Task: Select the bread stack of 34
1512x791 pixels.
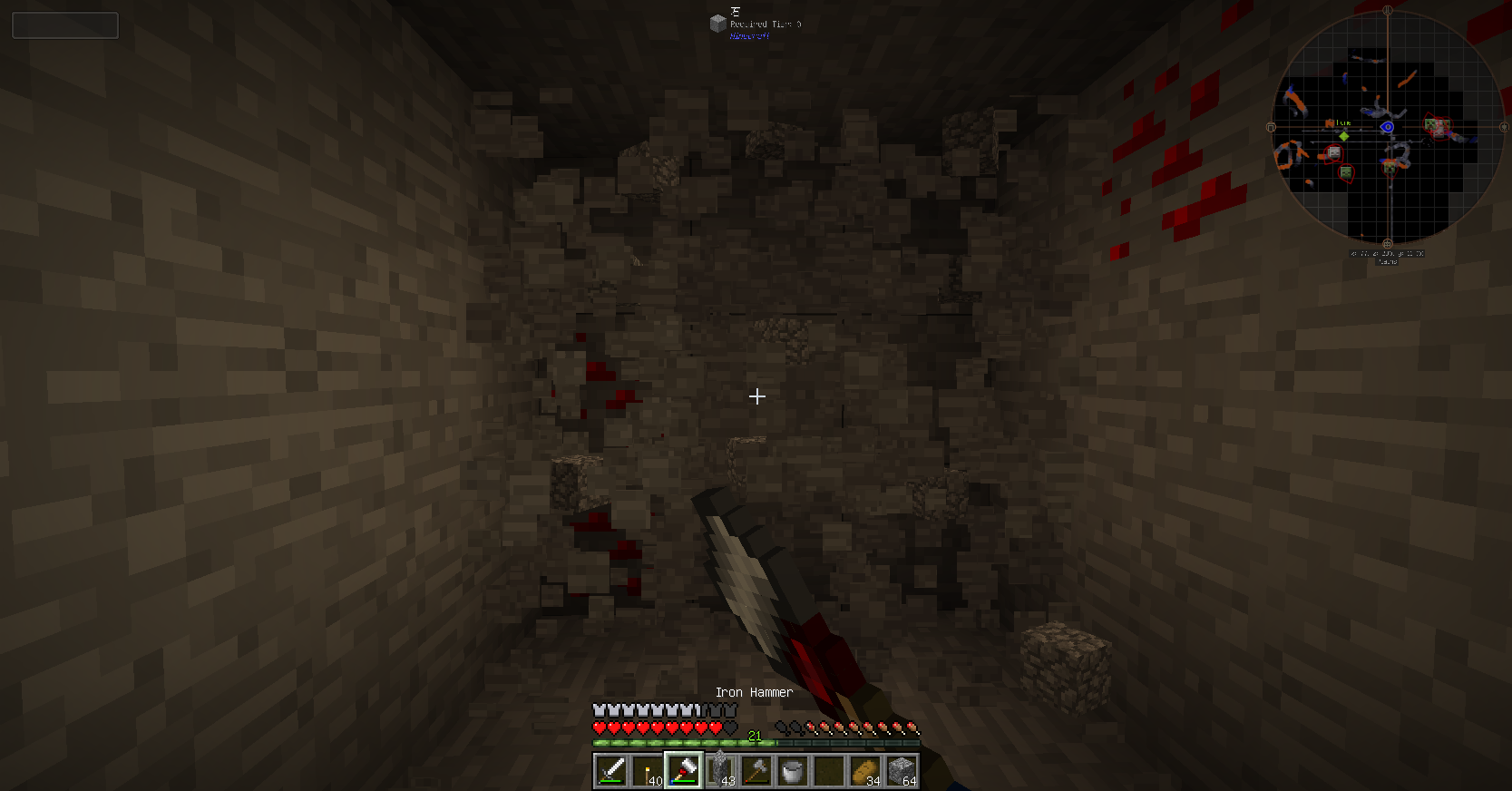Action: coord(865,771)
